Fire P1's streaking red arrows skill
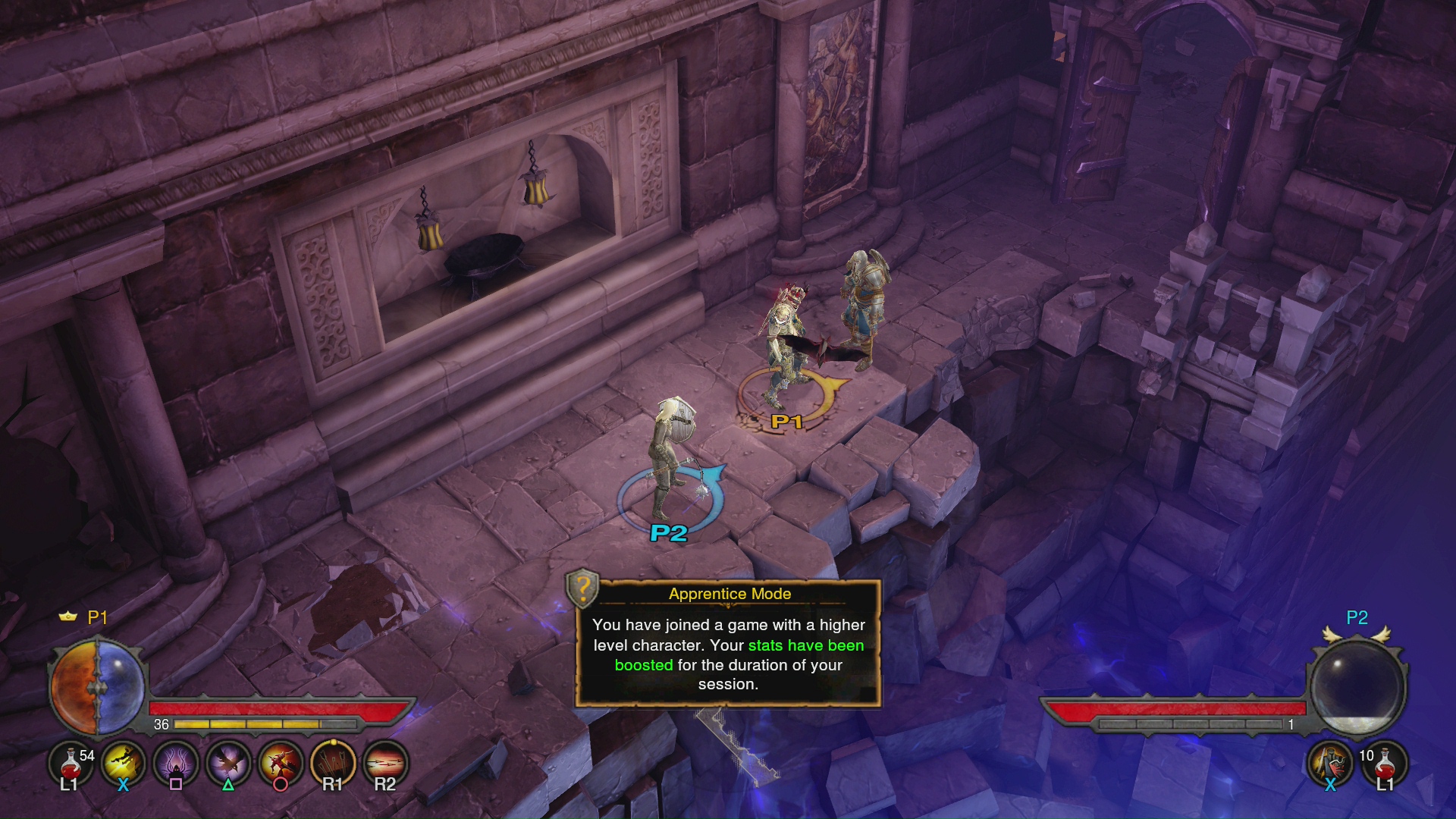1456x819 pixels. click(385, 763)
